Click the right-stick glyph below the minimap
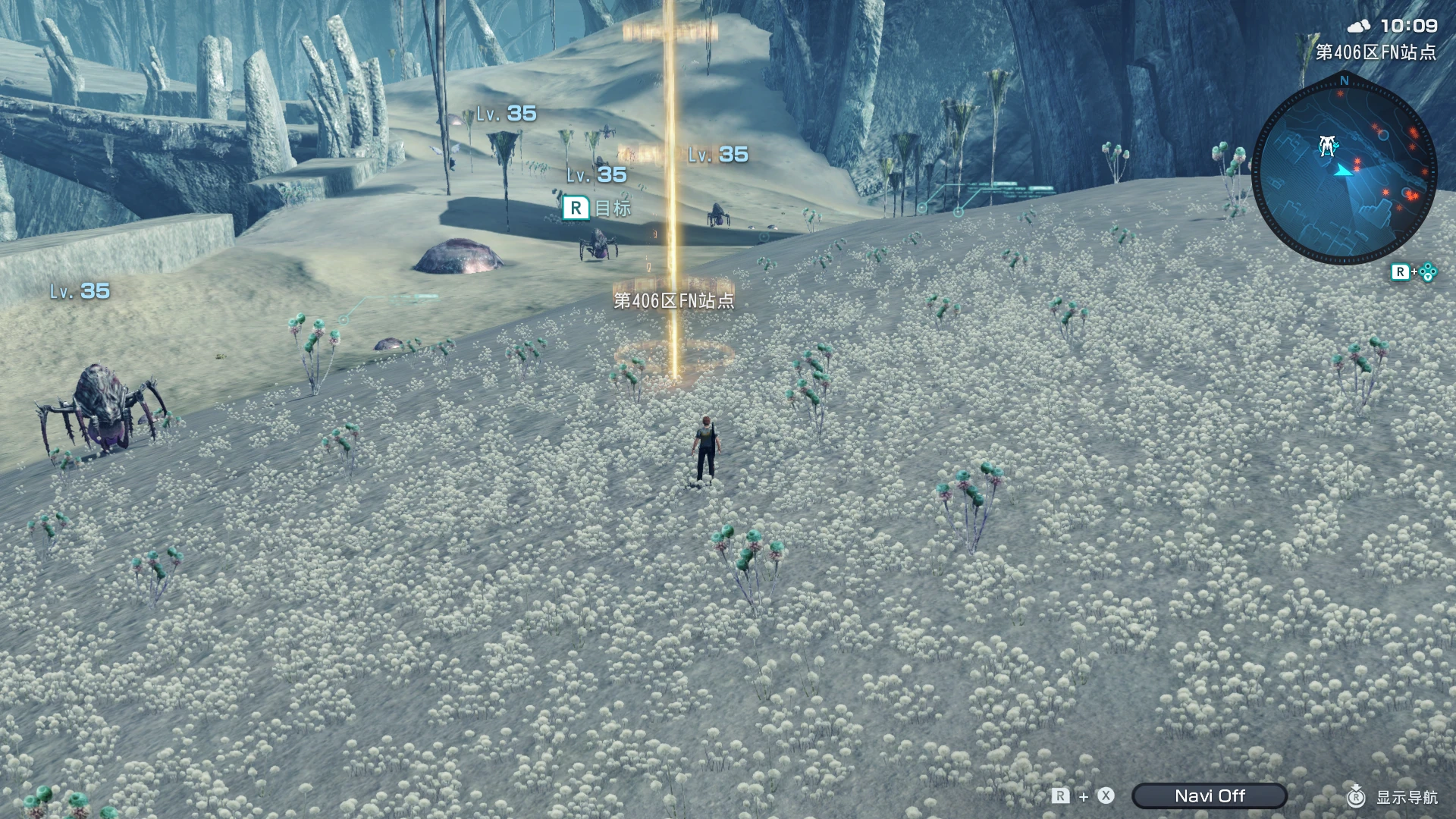The image size is (1456, 819). [1426, 271]
